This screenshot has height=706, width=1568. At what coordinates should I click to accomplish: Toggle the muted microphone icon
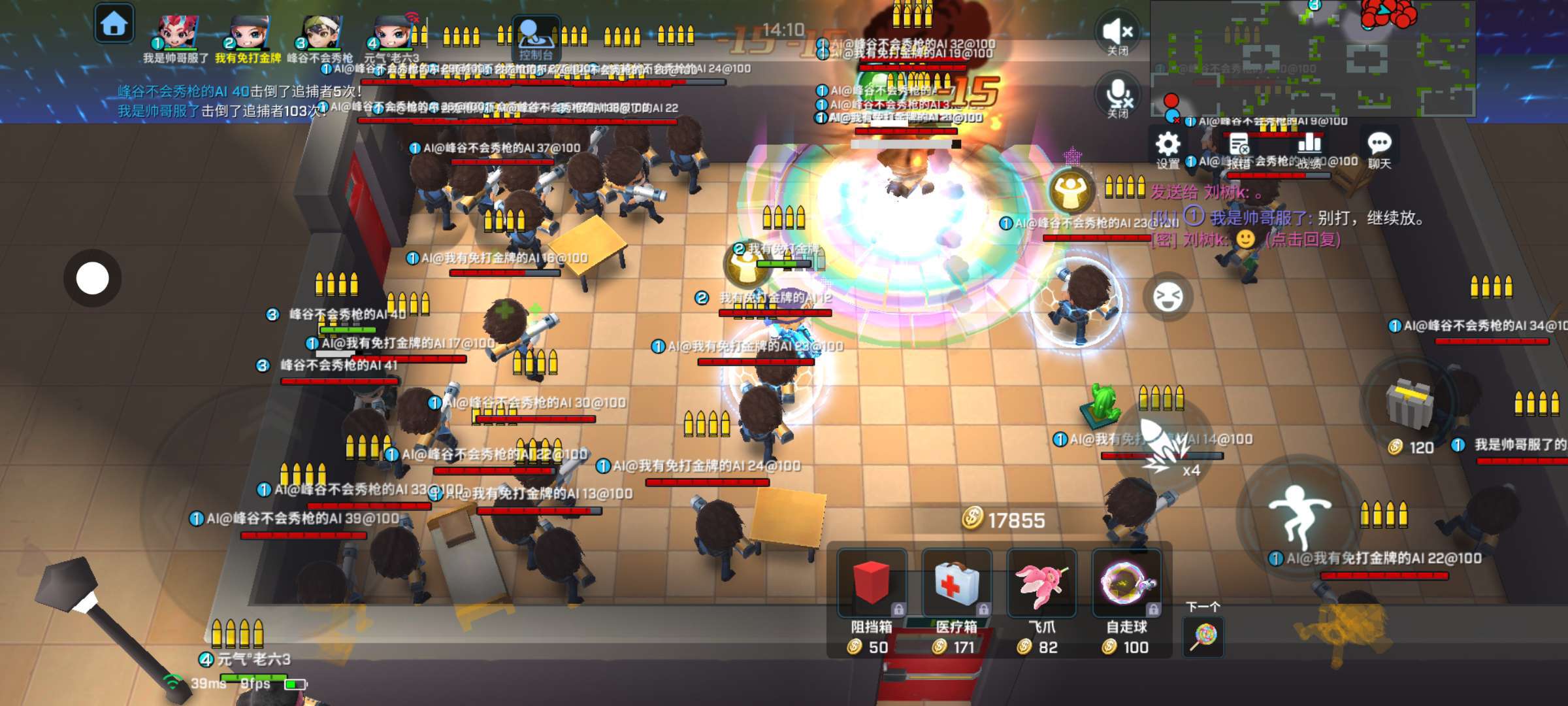click(x=1118, y=95)
